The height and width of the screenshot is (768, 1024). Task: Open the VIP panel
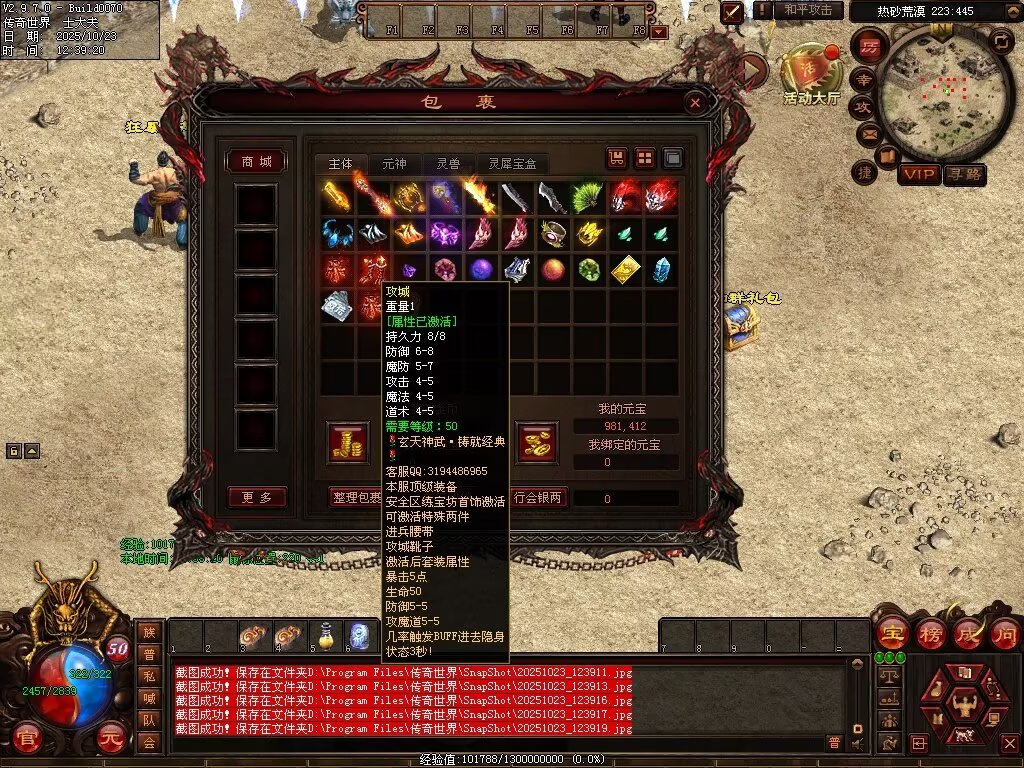[918, 174]
